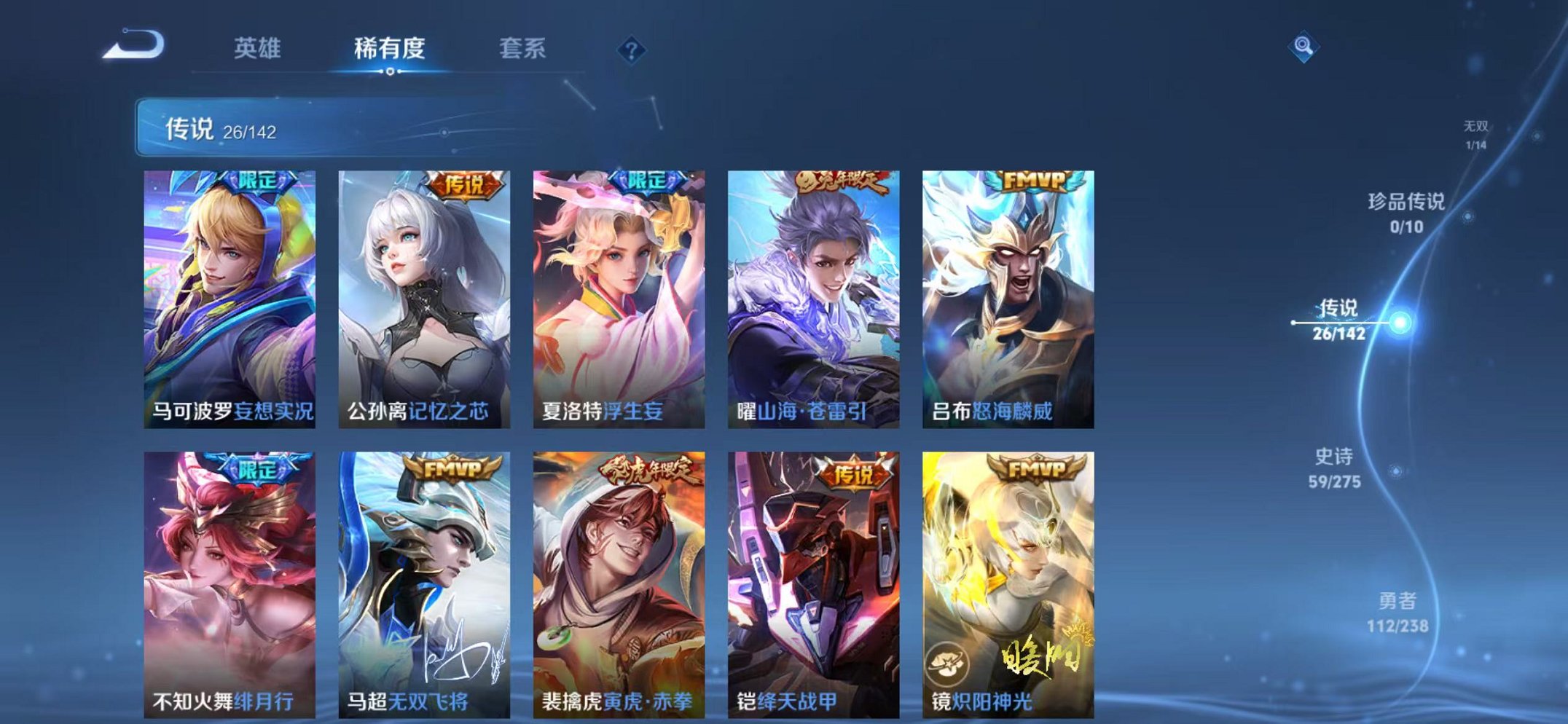Switch to the 英雄 tab

[x=259, y=46]
